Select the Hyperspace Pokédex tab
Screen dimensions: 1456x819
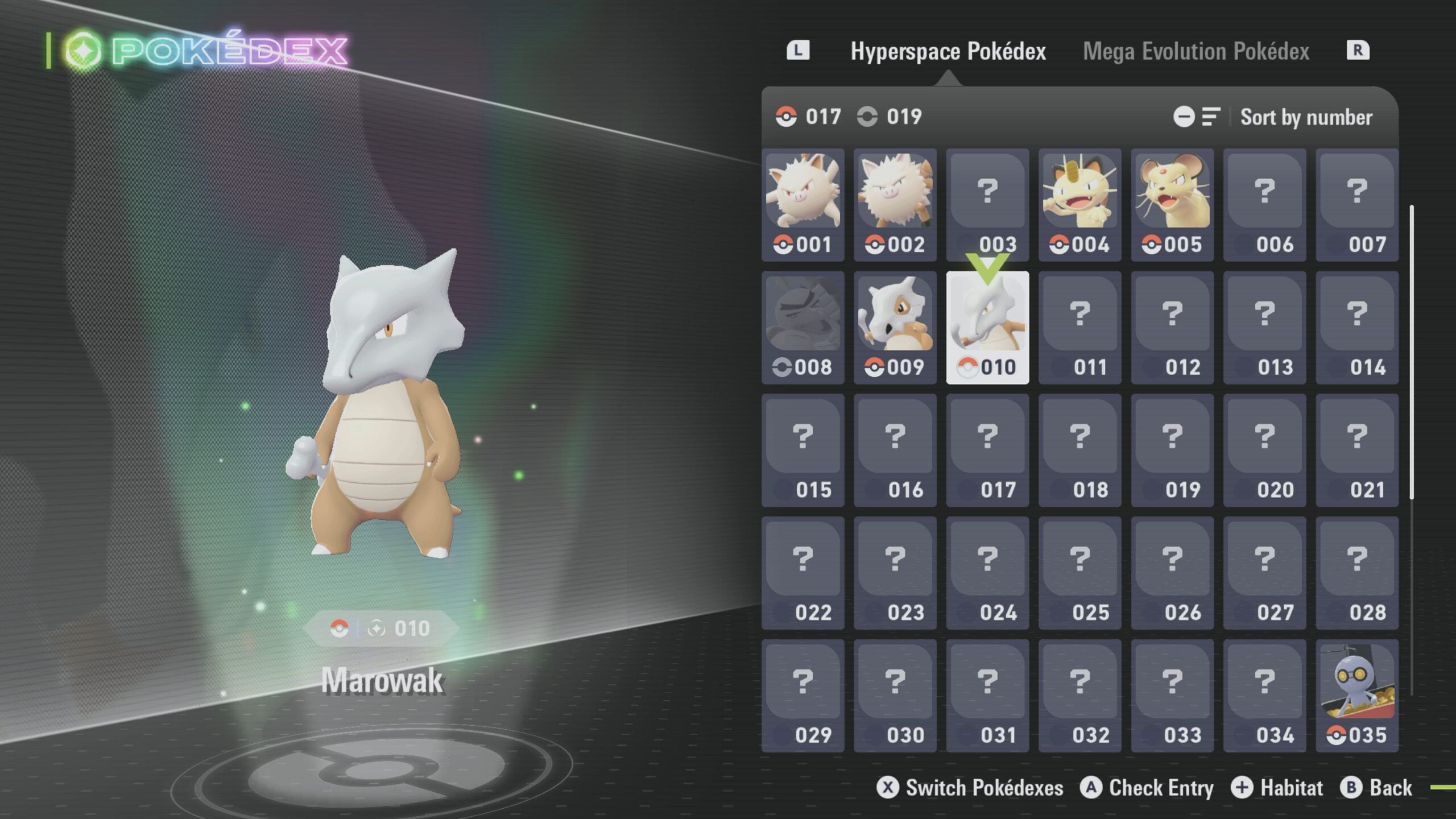click(x=948, y=51)
